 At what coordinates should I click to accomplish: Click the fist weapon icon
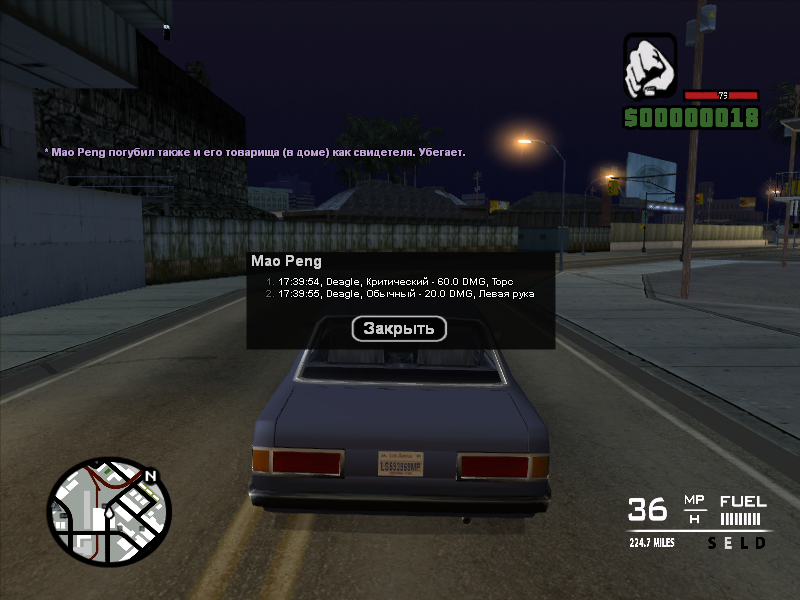point(650,68)
